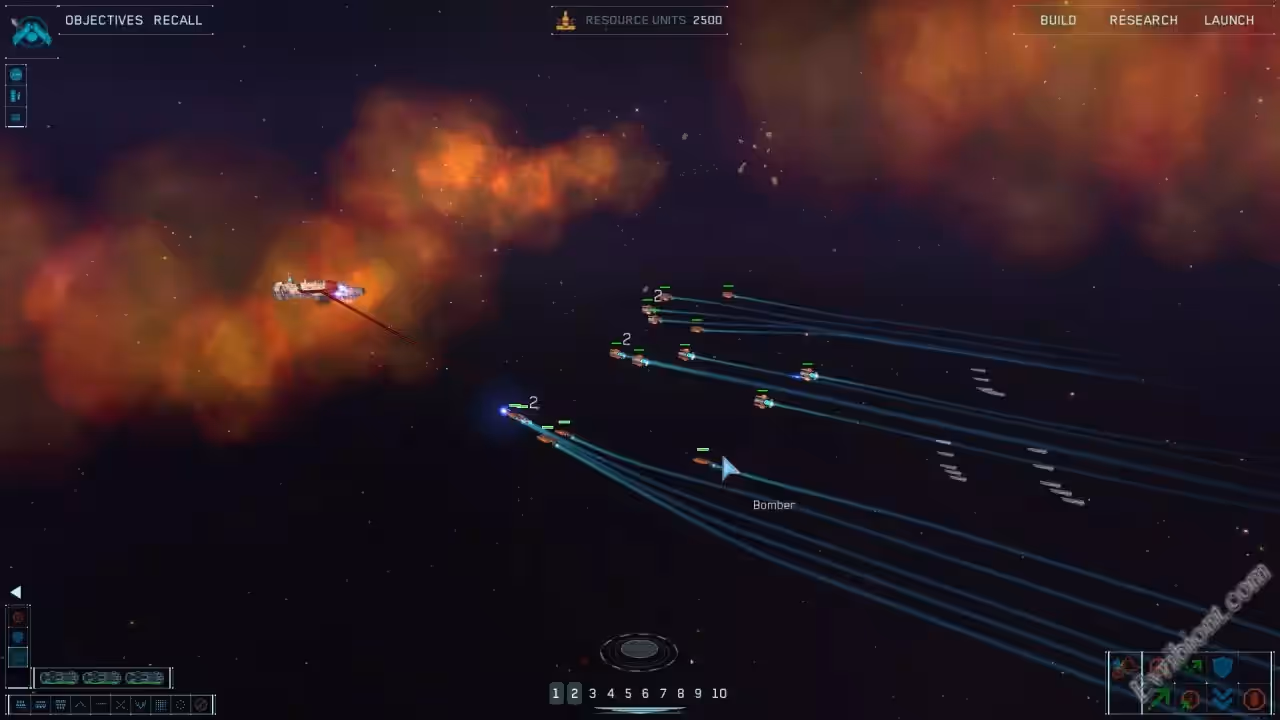Screen dimensions: 1280x720
Task: Activate the blue shield guard command
Action: [1223, 666]
